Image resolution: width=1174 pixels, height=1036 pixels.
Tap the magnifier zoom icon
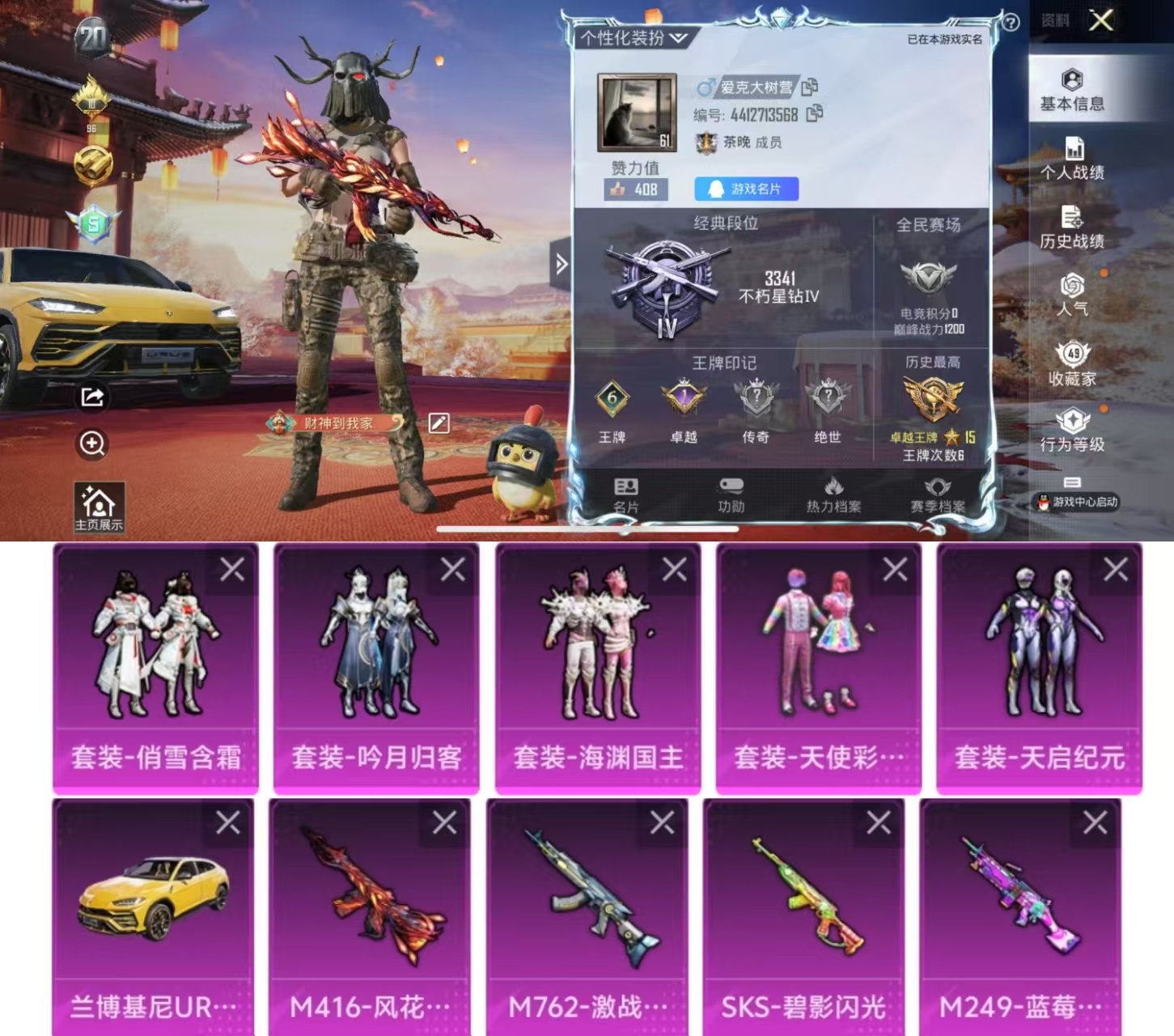point(92,444)
